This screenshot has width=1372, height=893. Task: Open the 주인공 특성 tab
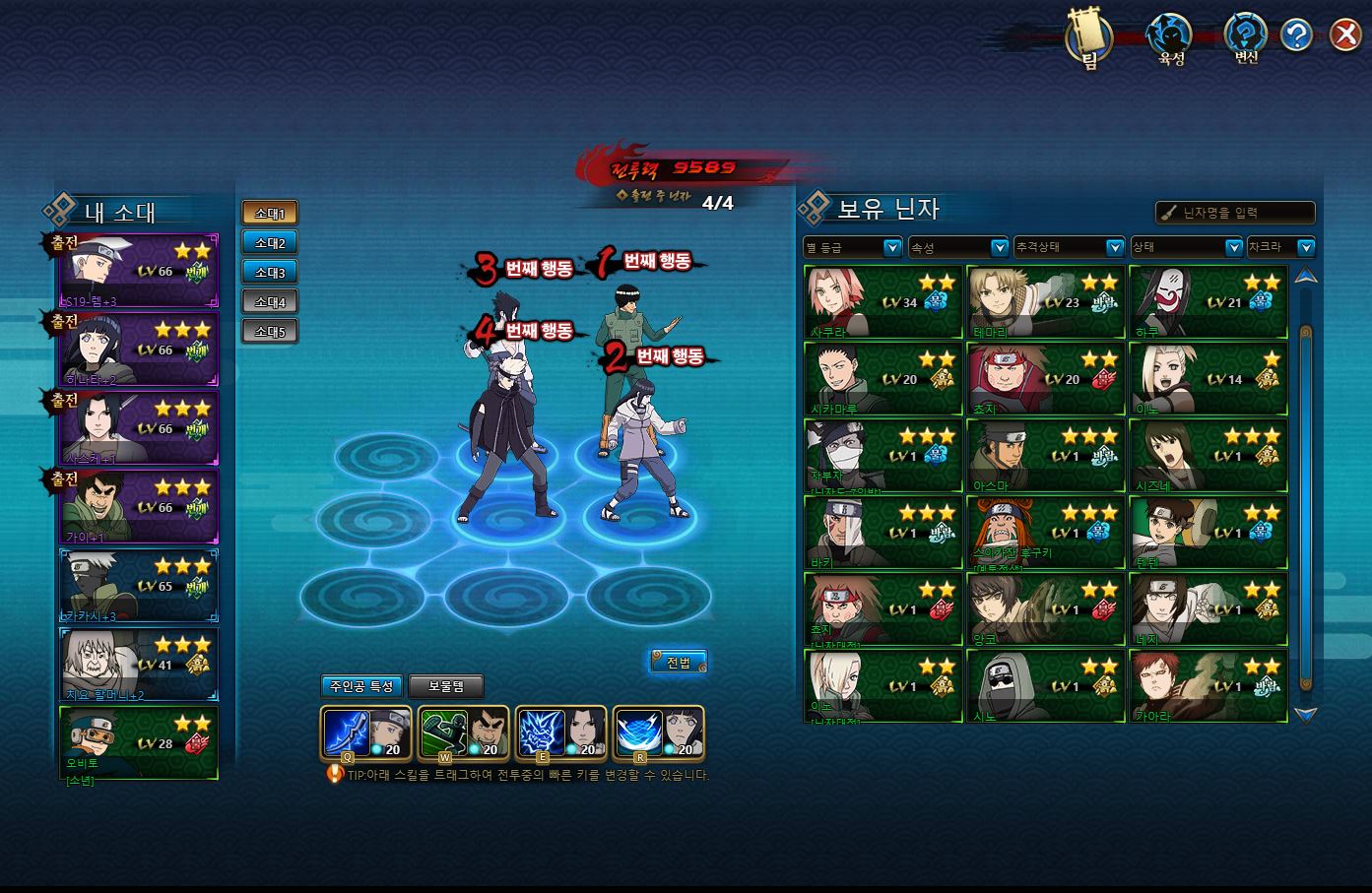tap(361, 686)
